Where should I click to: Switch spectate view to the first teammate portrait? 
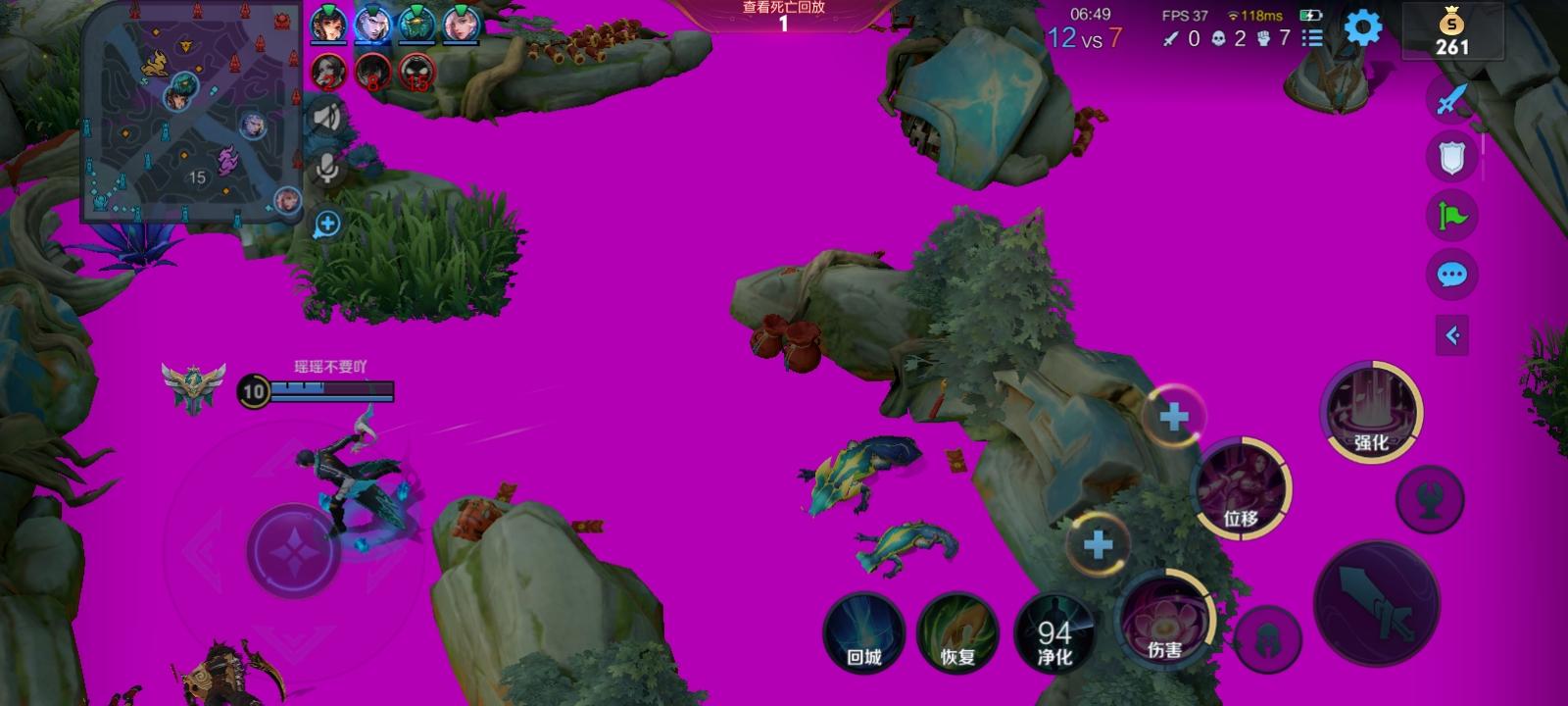click(x=328, y=26)
